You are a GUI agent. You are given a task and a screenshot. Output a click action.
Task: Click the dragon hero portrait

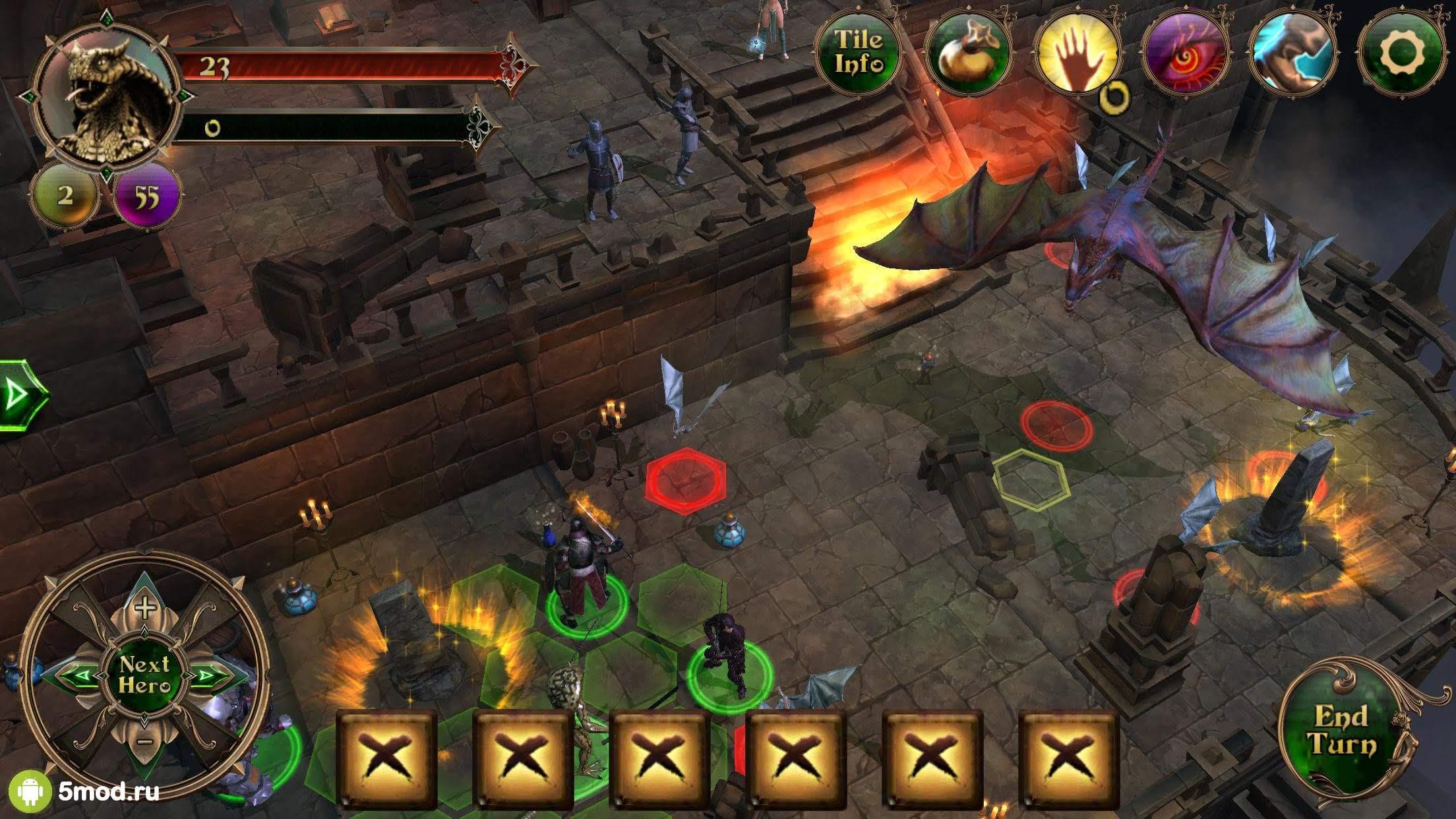pos(106,99)
